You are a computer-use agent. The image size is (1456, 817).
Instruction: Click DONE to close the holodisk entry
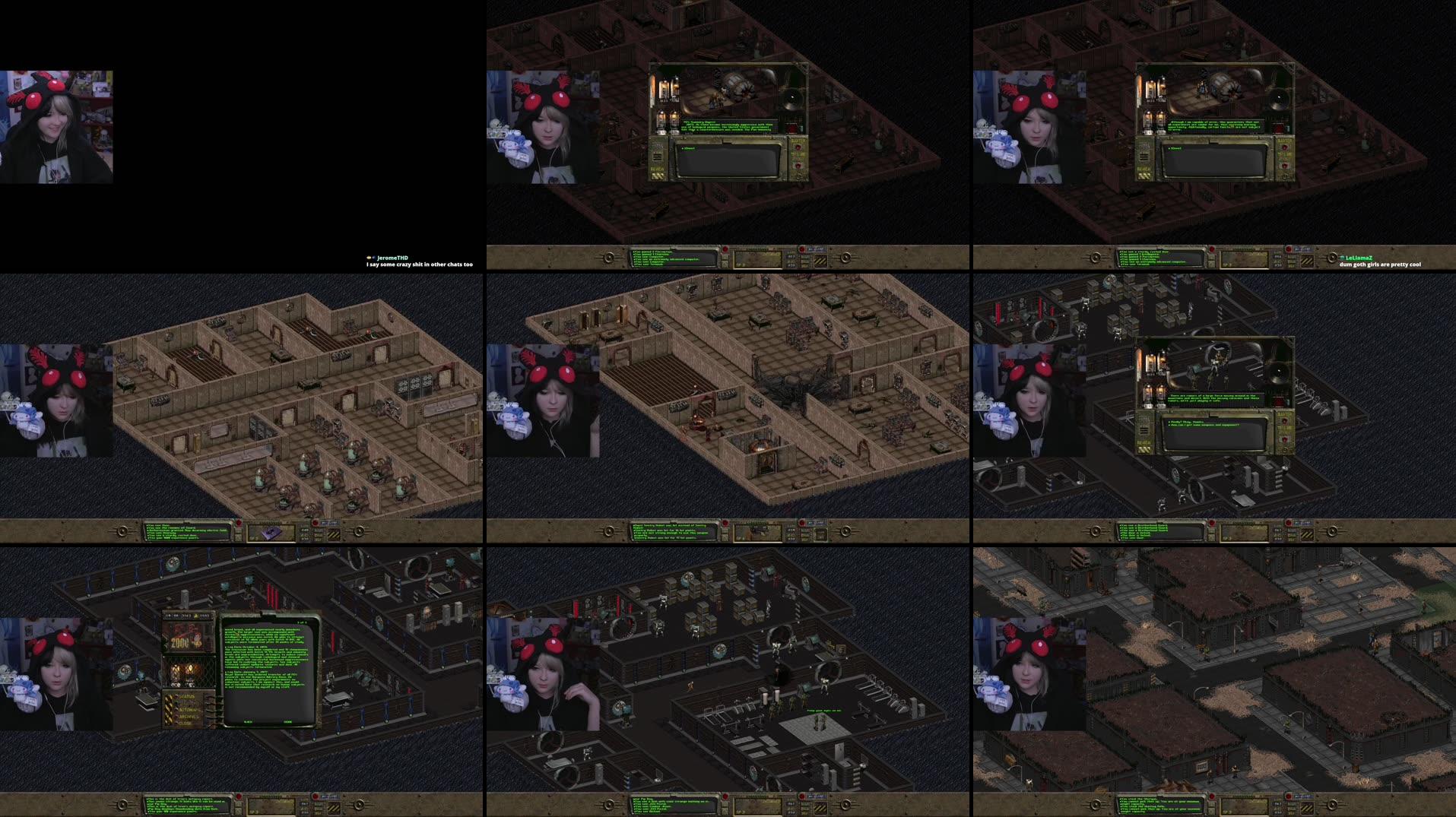(287, 721)
